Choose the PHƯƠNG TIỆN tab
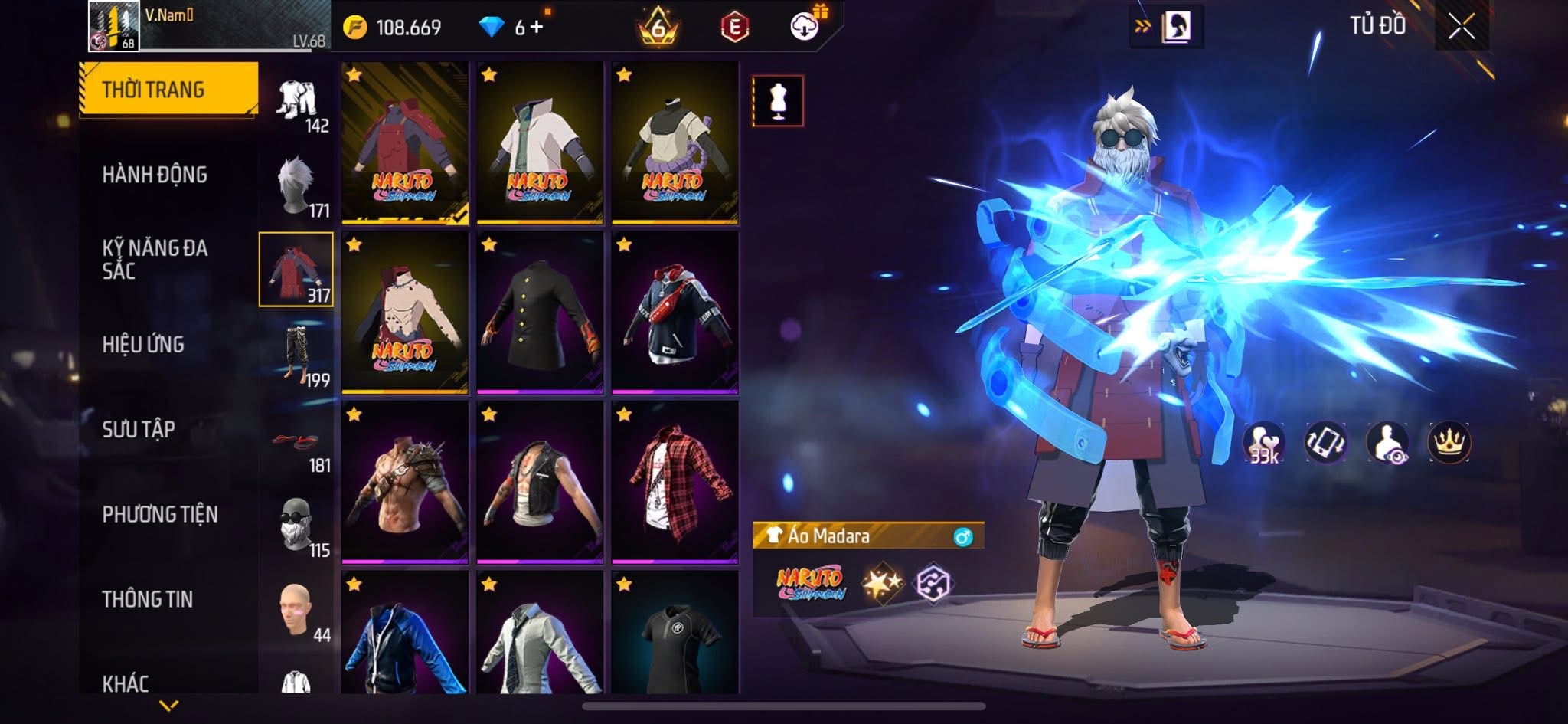 tap(160, 514)
